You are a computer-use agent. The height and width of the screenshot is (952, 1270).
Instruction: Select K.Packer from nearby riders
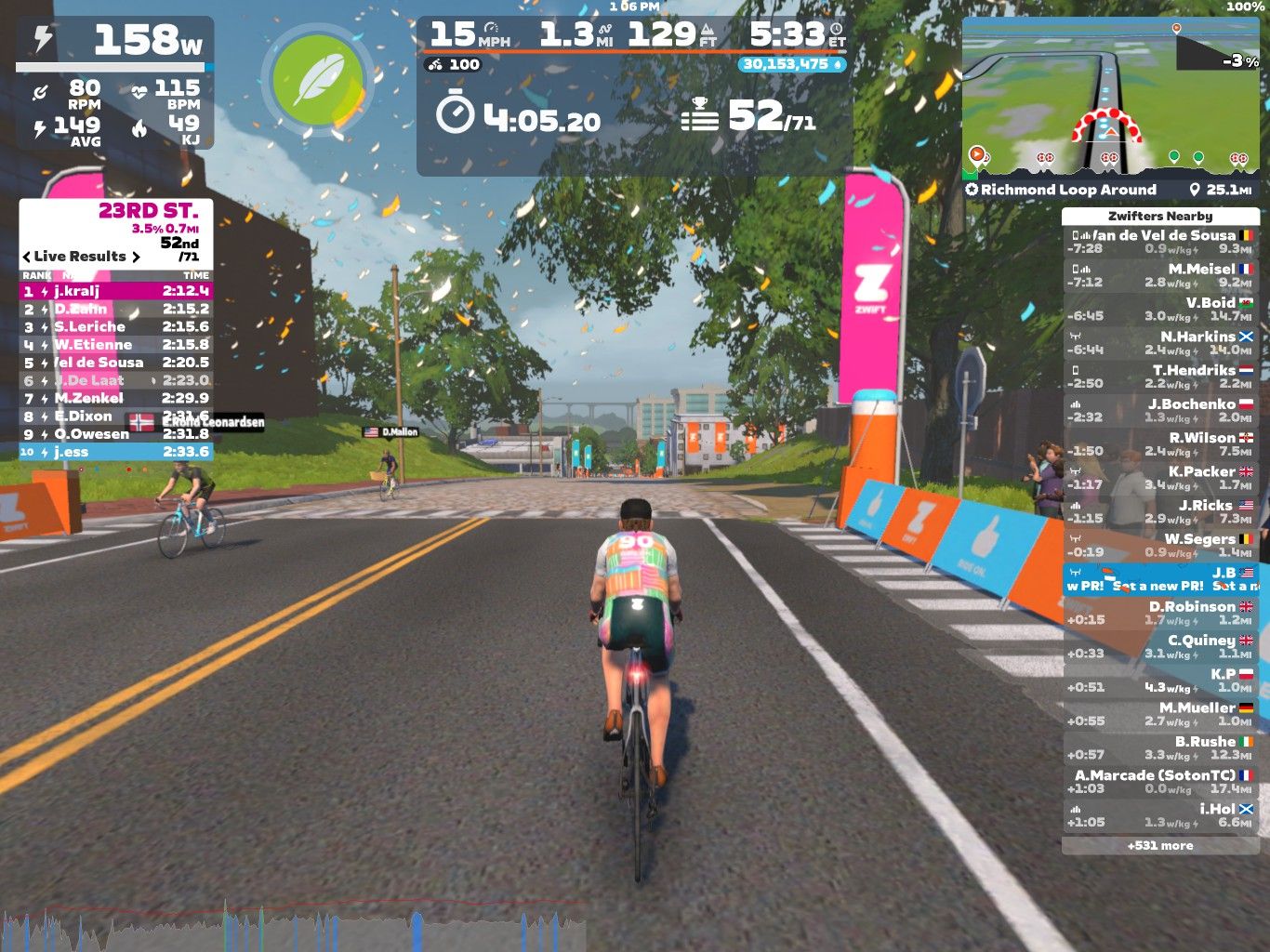(x=1160, y=478)
